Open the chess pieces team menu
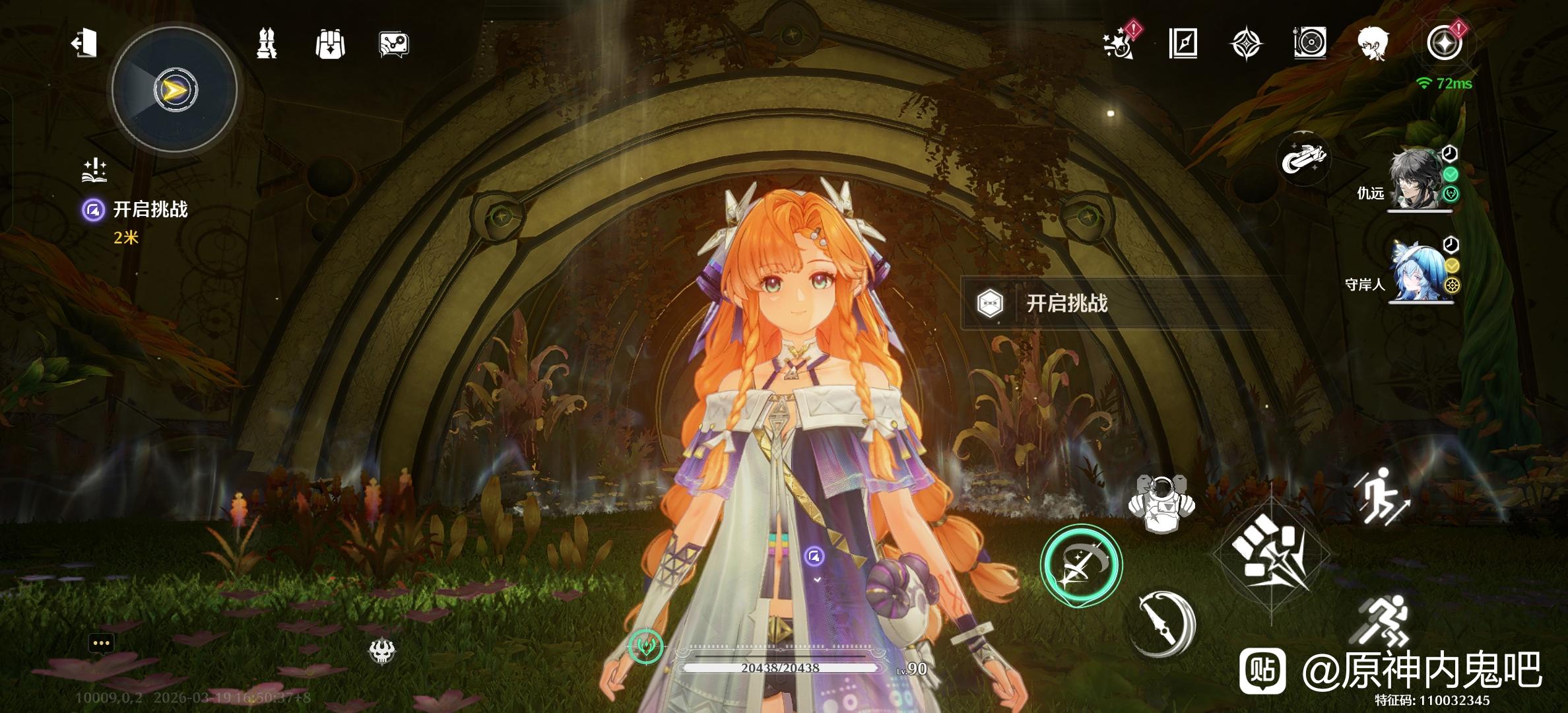 tap(267, 44)
